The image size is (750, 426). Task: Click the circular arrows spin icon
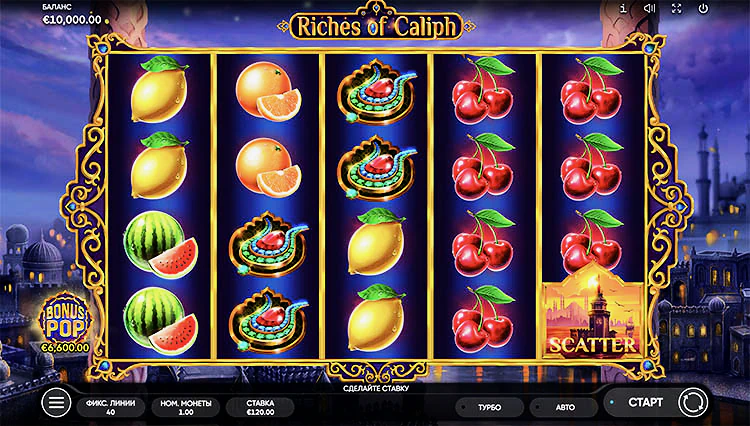click(x=691, y=402)
